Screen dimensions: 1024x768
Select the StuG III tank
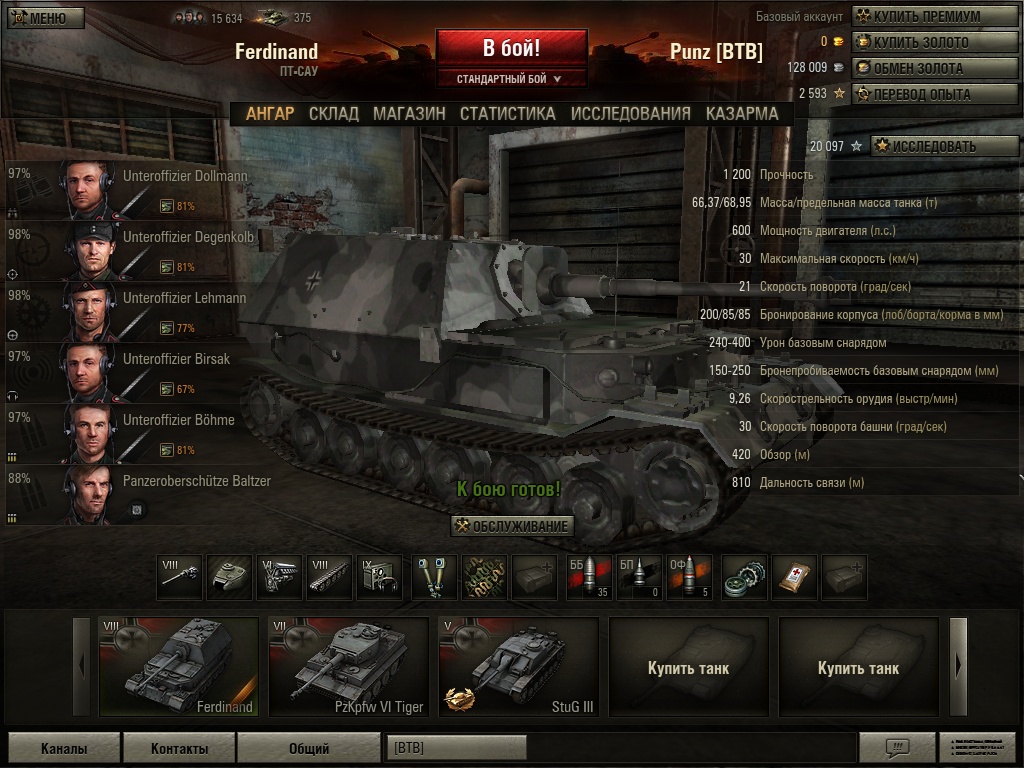pos(519,667)
